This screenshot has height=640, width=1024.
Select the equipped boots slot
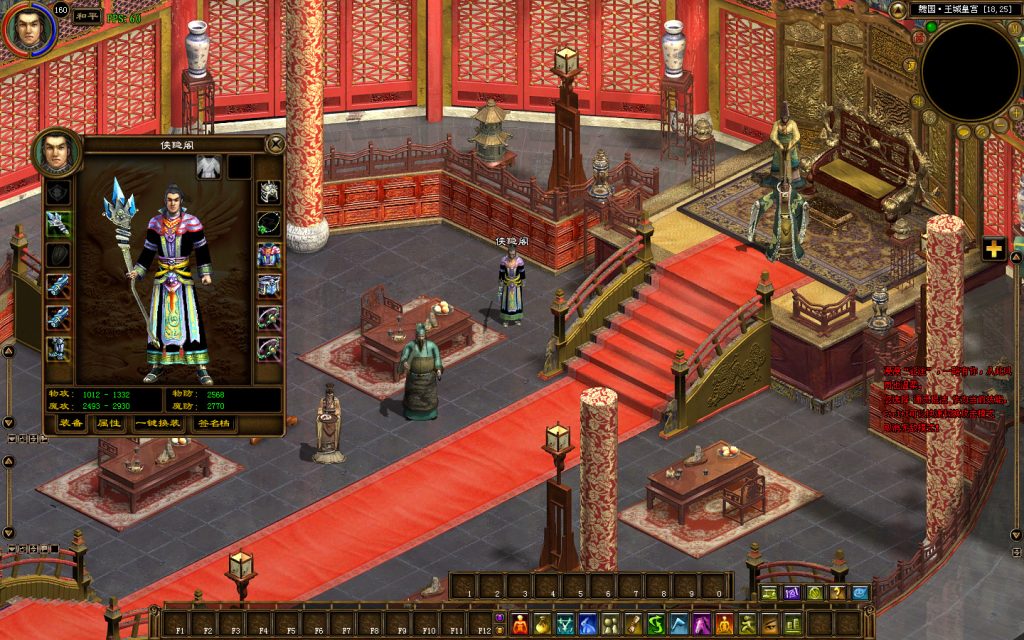58,348
